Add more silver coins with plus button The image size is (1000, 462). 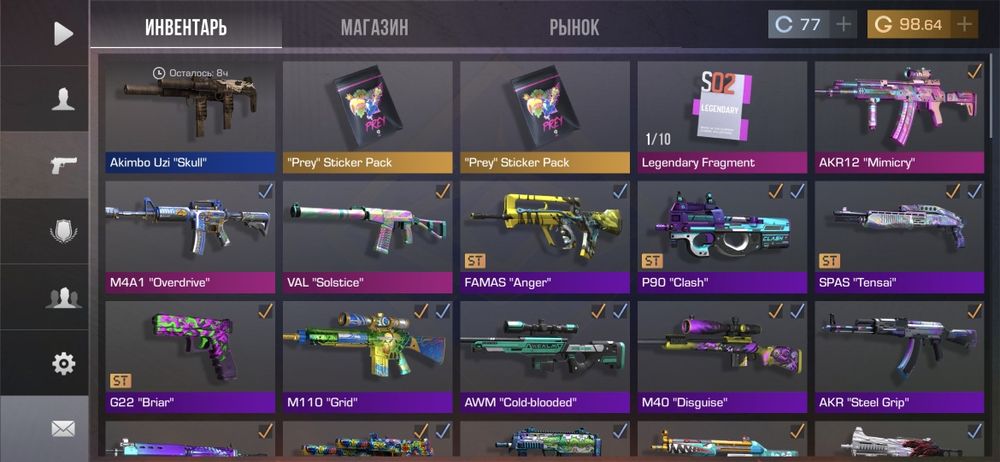tap(844, 24)
